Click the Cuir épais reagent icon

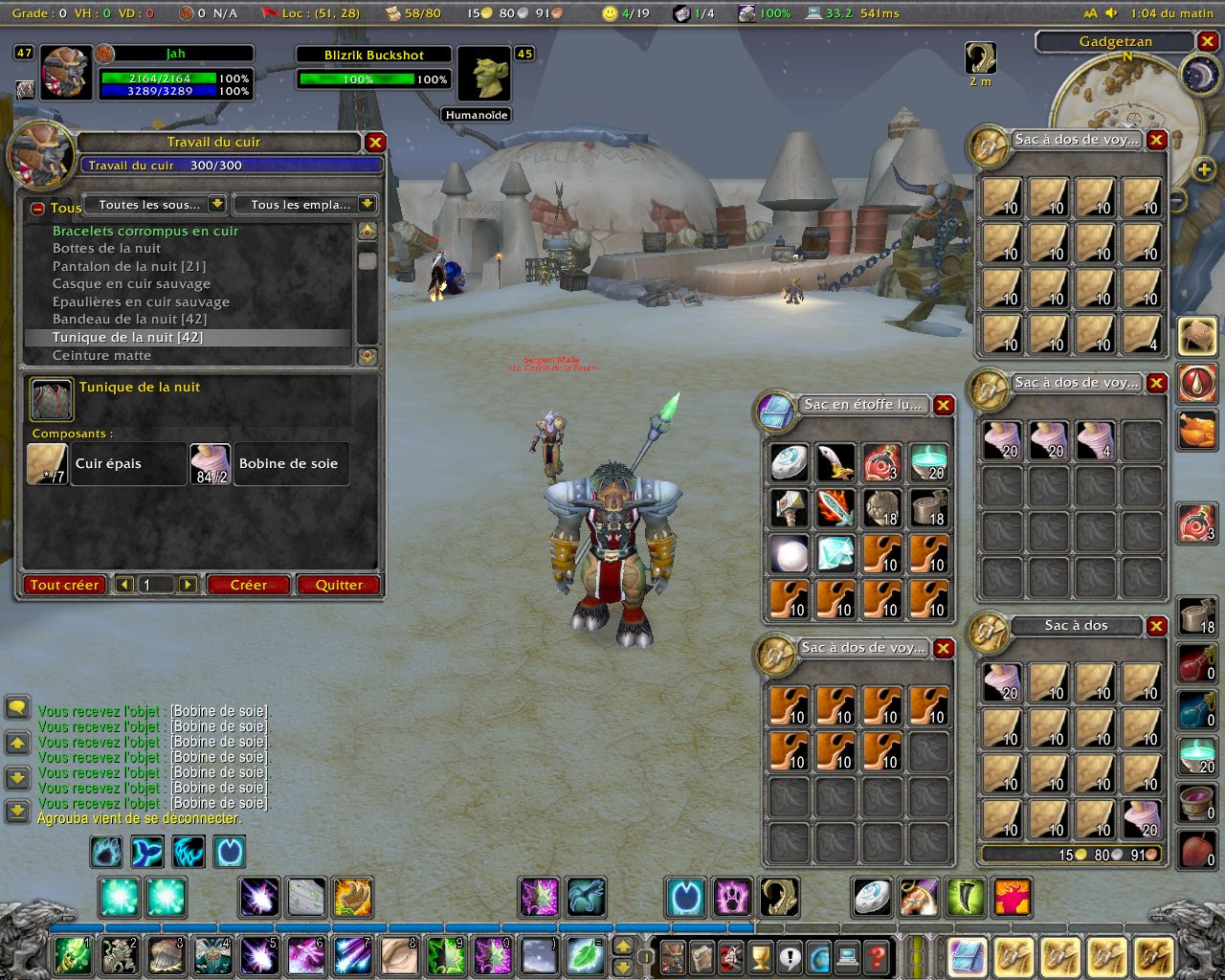coord(47,464)
